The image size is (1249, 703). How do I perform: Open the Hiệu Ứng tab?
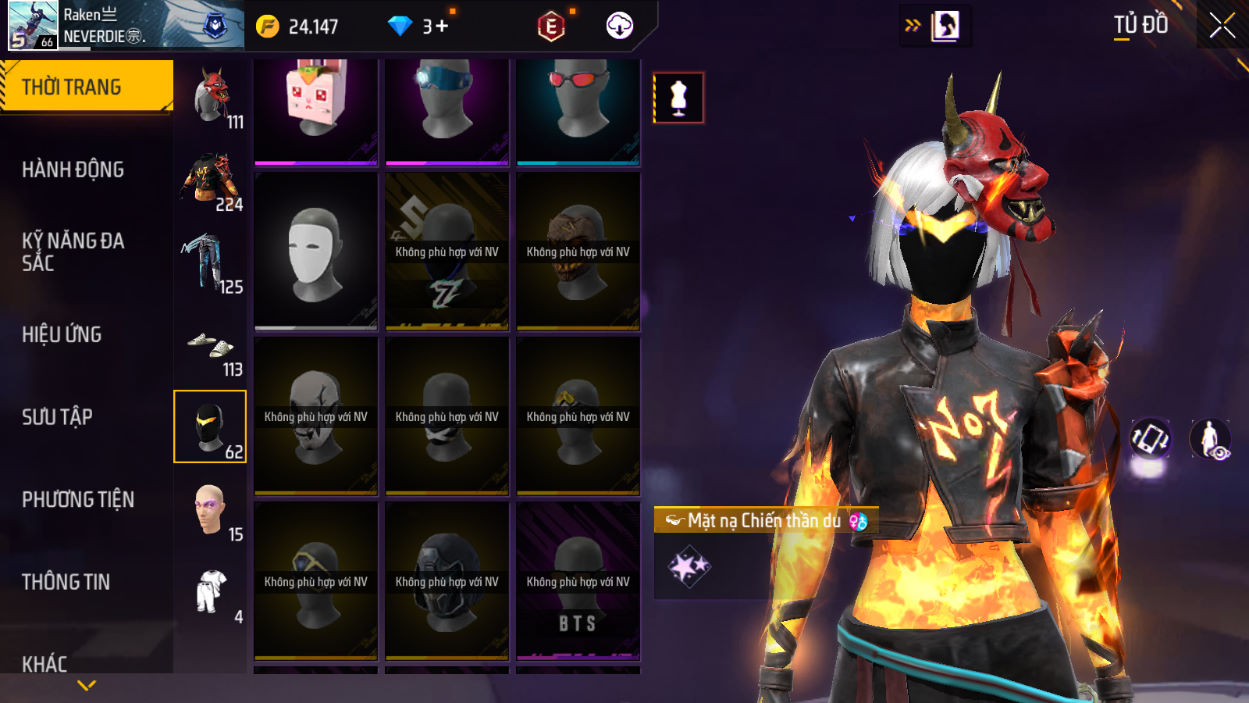pyautogui.click(x=62, y=335)
